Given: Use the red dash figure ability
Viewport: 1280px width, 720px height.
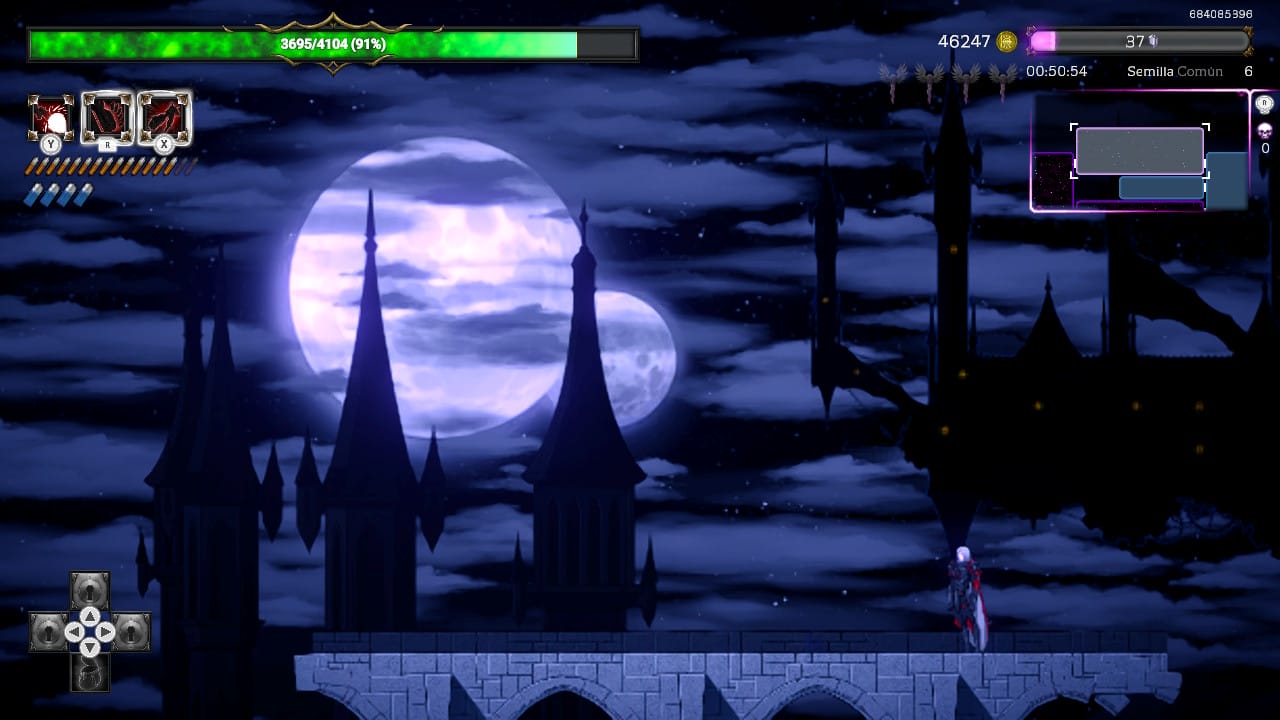Looking at the screenshot, I should pos(164,117).
